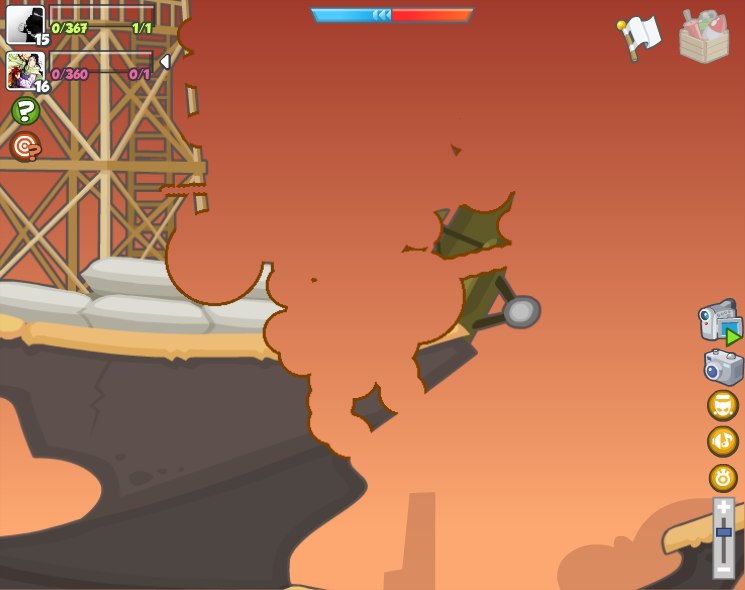This screenshot has width=745, height=590.
Task: Start replay with the video camera icon
Action: pyautogui.click(x=720, y=322)
